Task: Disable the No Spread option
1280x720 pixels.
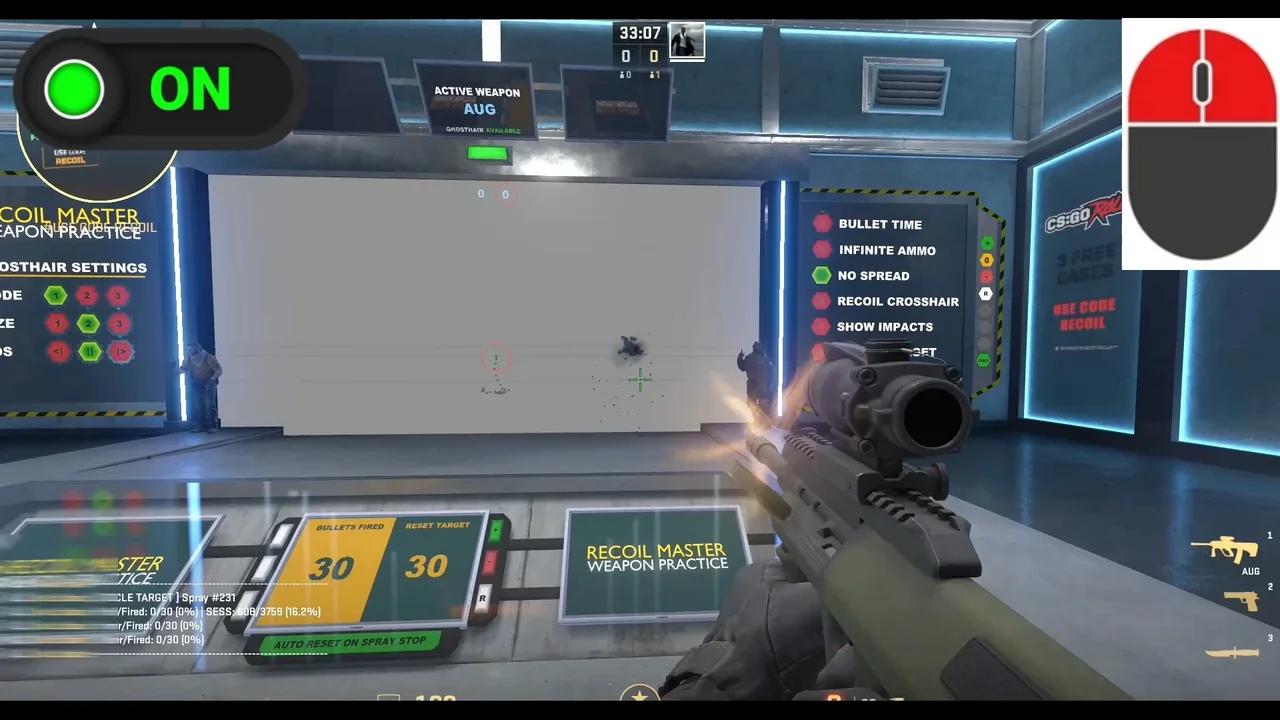Action: click(822, 275)
